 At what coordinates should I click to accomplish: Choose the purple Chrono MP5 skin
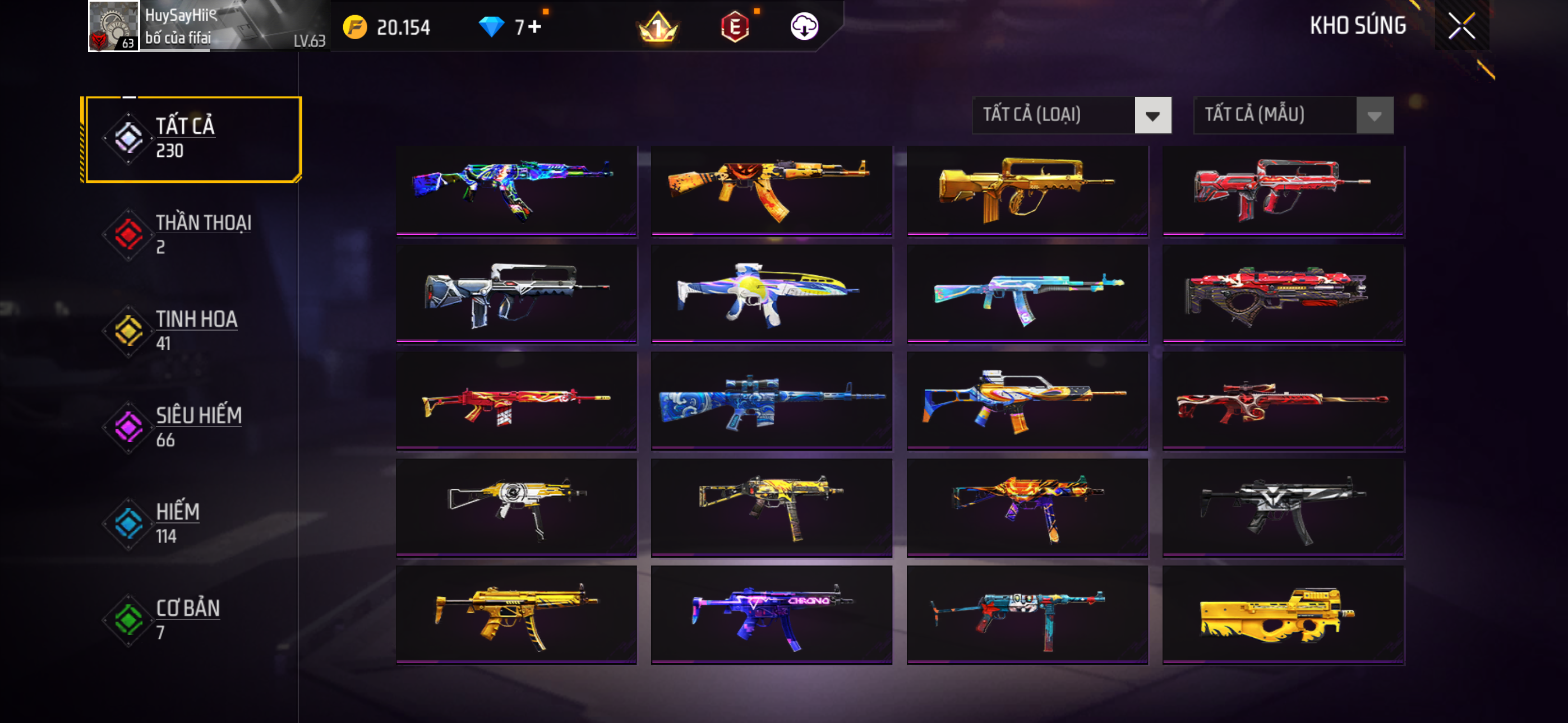click(x=771, y=615)
